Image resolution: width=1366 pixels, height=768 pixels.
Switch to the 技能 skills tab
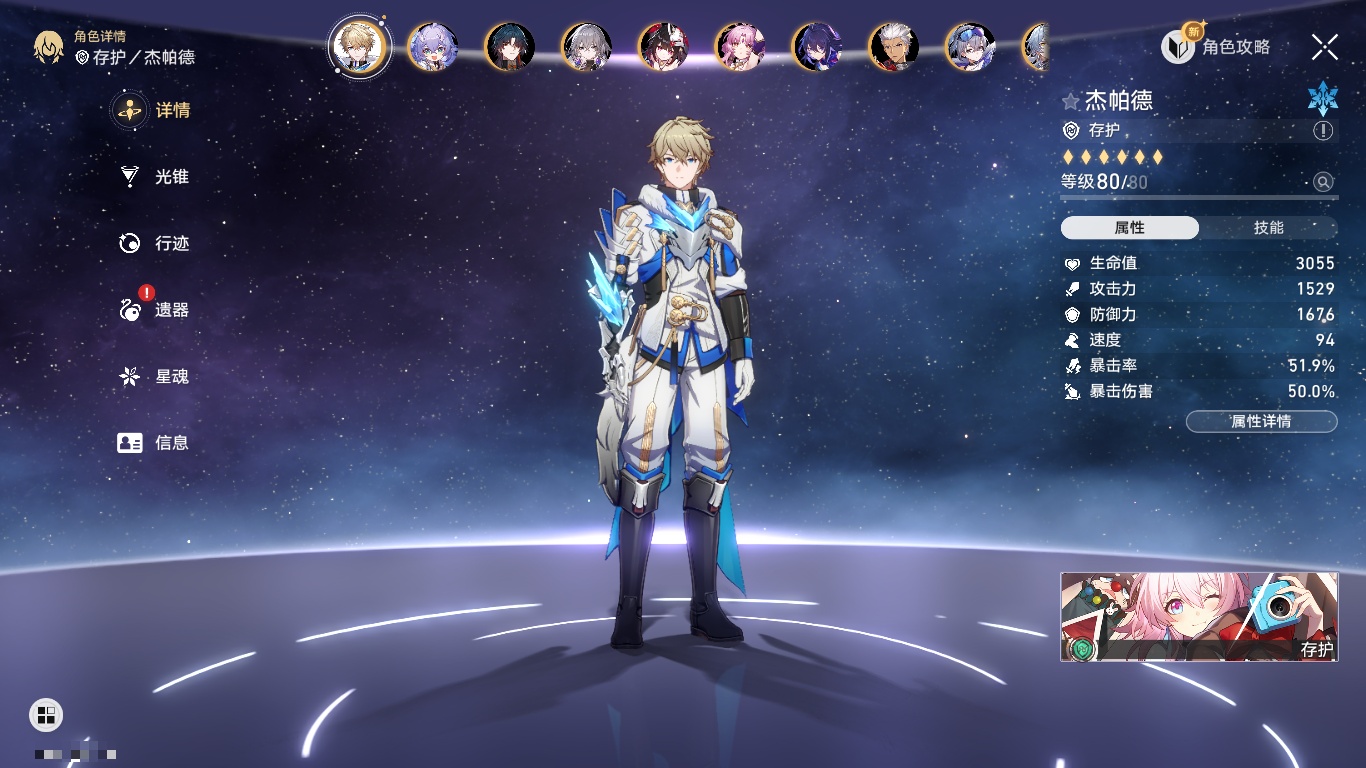coord(1268,228)
